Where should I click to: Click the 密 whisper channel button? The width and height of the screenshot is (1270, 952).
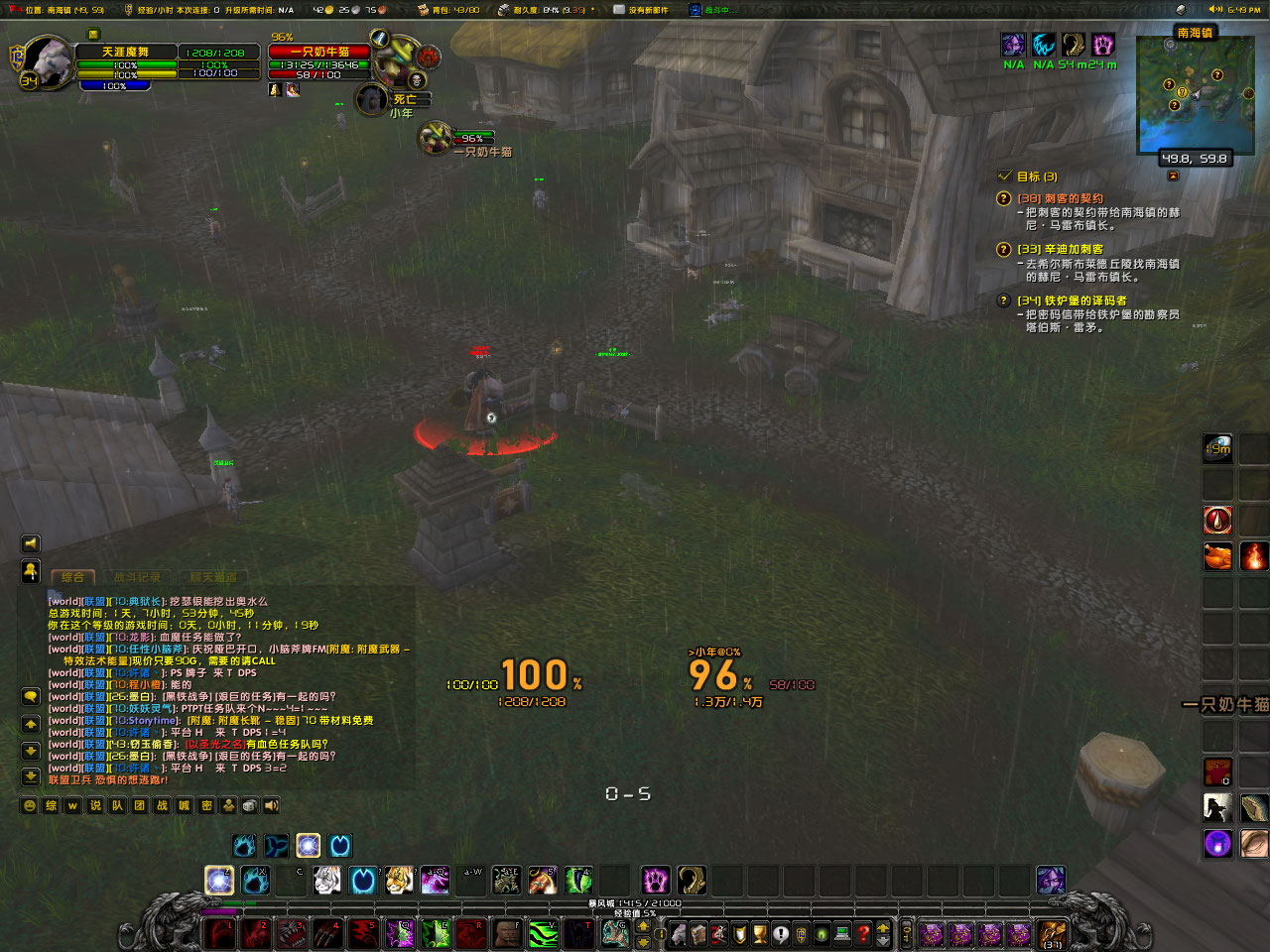coord(207,805)
